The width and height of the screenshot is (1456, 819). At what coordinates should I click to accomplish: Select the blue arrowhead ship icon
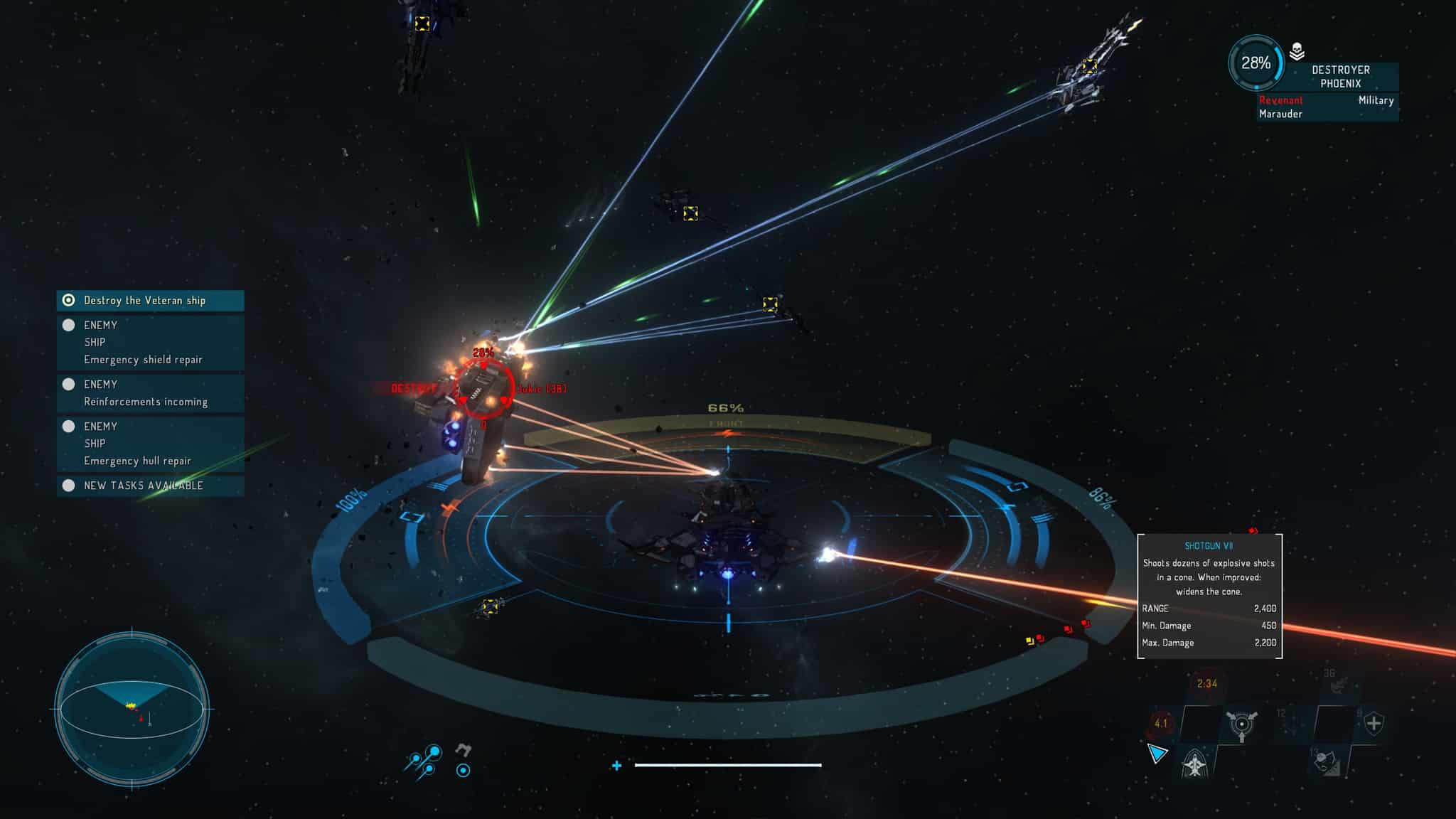(1157, 754)
